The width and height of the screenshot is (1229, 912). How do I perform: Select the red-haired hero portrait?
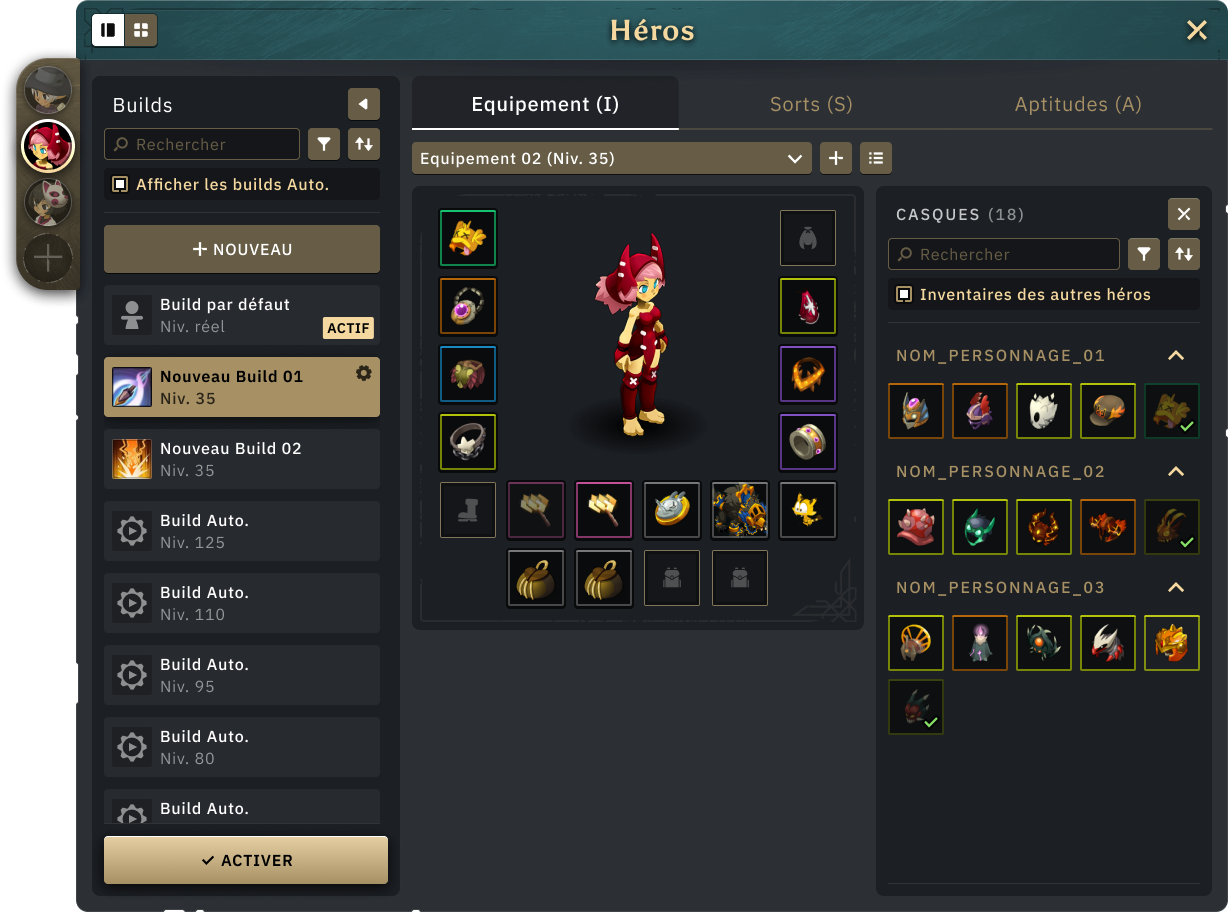pyautogui.click(x=48, y=146)
